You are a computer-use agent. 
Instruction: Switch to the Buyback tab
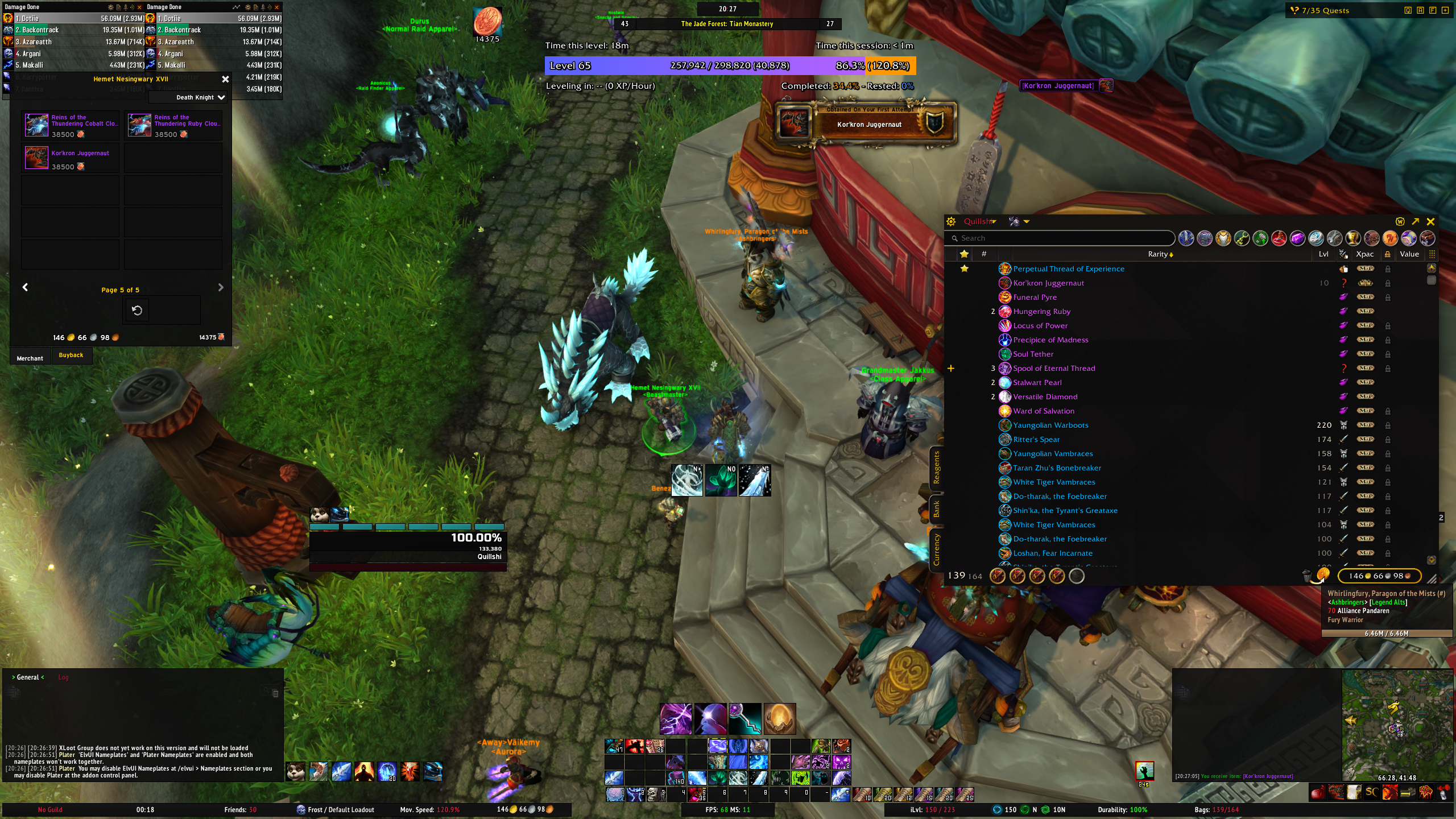[71, 355]
